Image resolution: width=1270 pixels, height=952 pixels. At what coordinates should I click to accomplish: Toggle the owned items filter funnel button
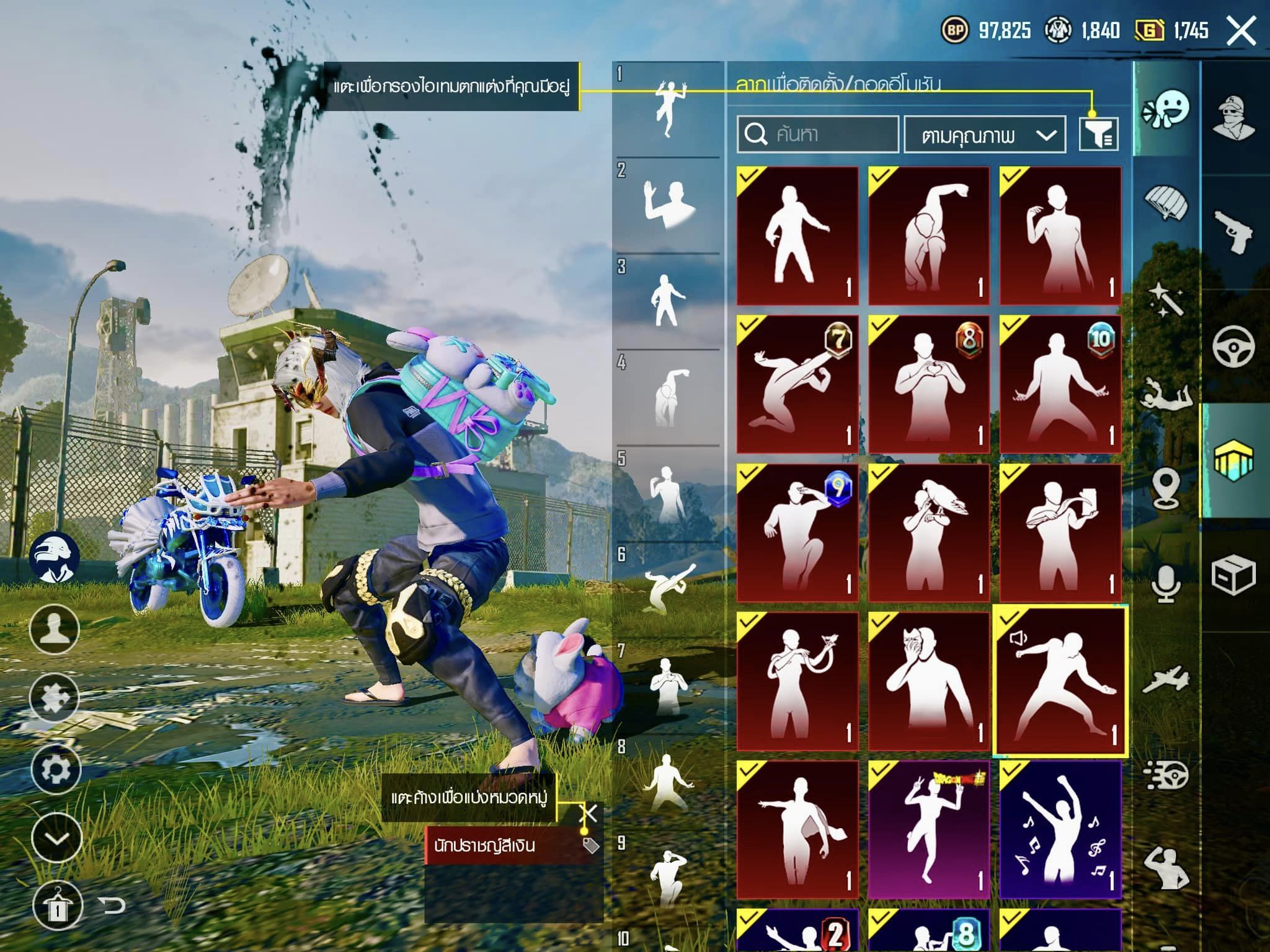pos(1098,134)
